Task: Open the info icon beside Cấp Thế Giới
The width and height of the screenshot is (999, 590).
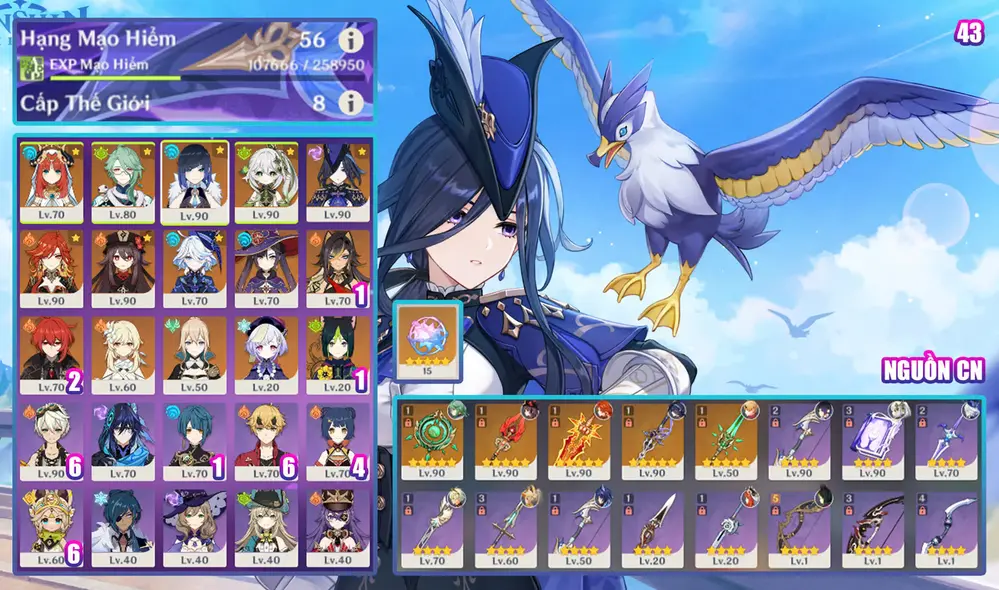Action: (349, 102)
